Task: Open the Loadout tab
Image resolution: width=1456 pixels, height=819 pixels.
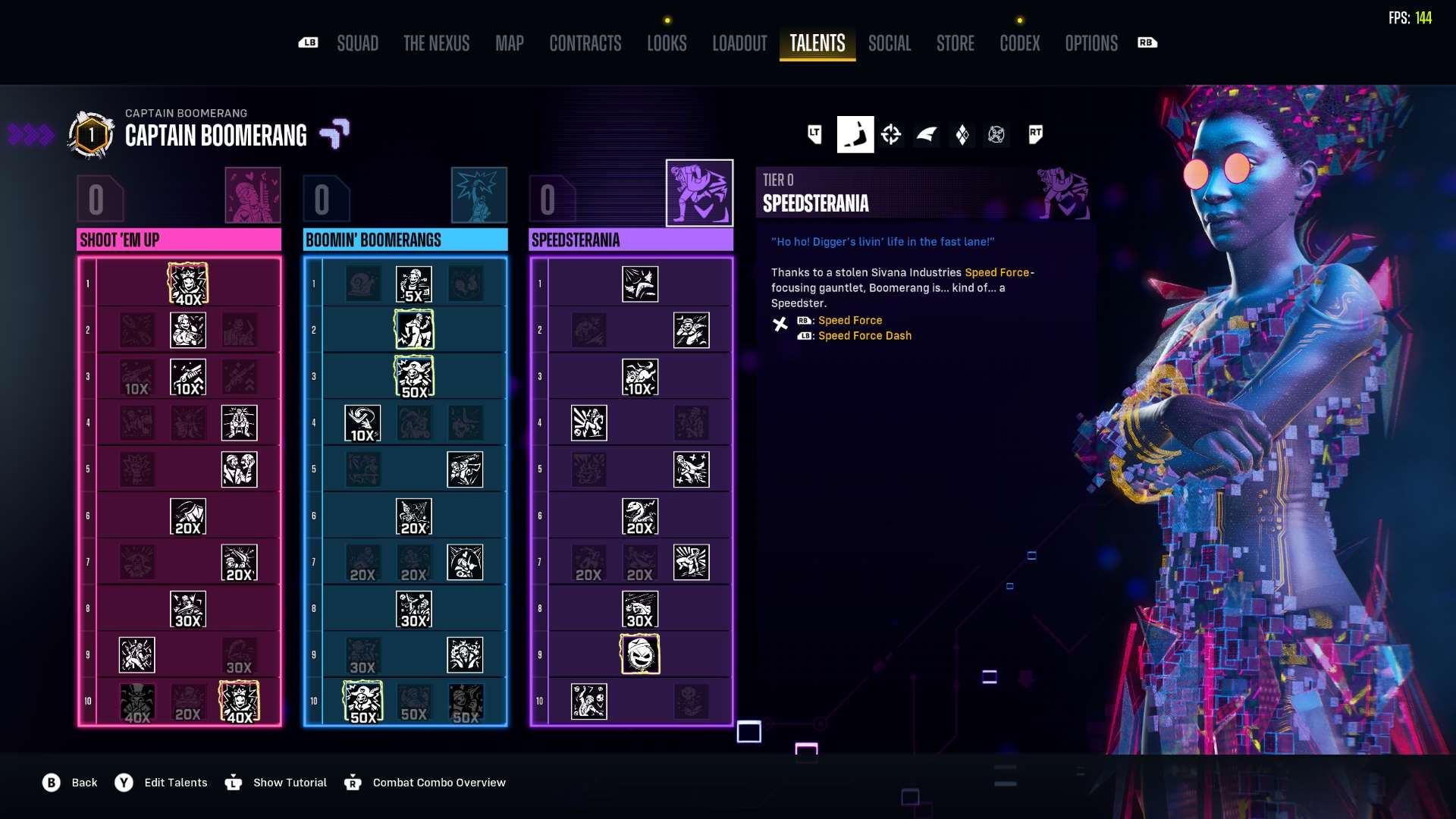Action: tap(739, 43)
